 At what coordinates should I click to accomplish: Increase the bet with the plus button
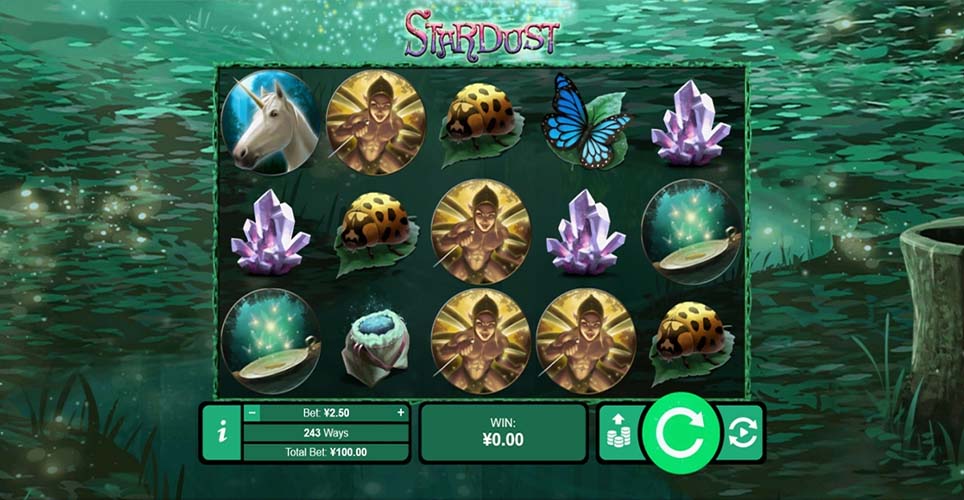click(401, 412)
